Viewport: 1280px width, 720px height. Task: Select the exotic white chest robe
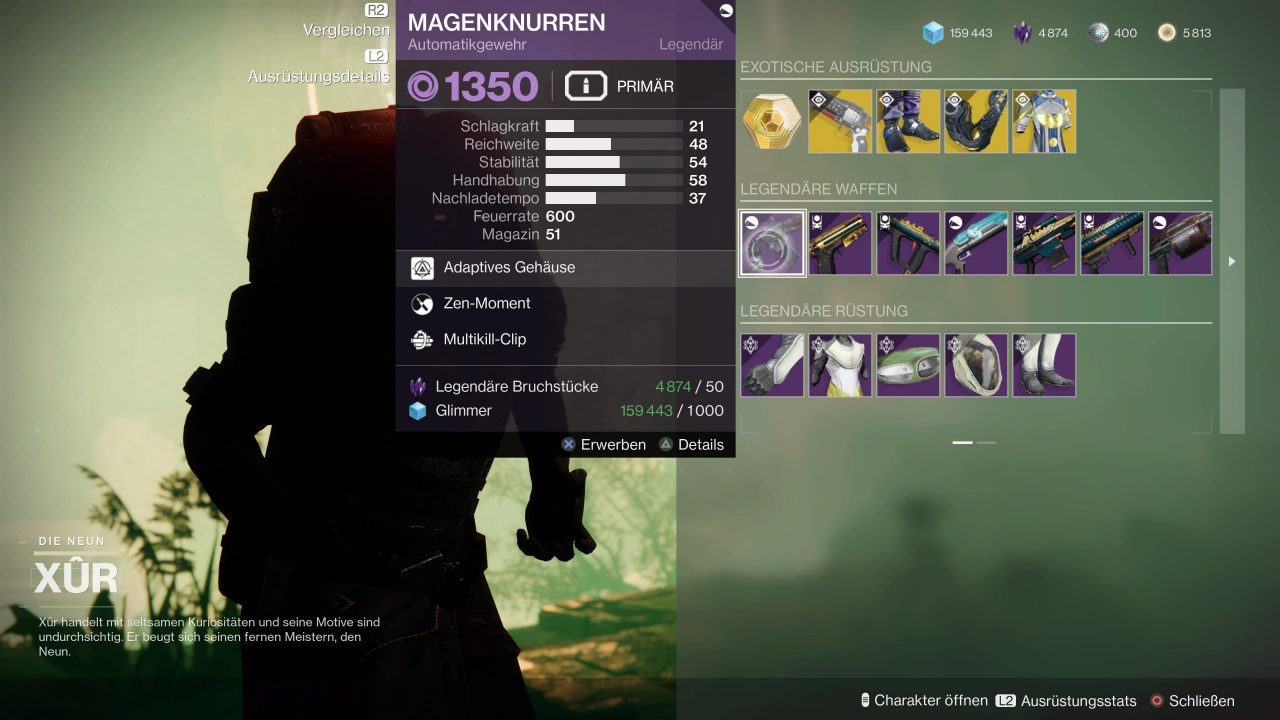pos(1044,121)
